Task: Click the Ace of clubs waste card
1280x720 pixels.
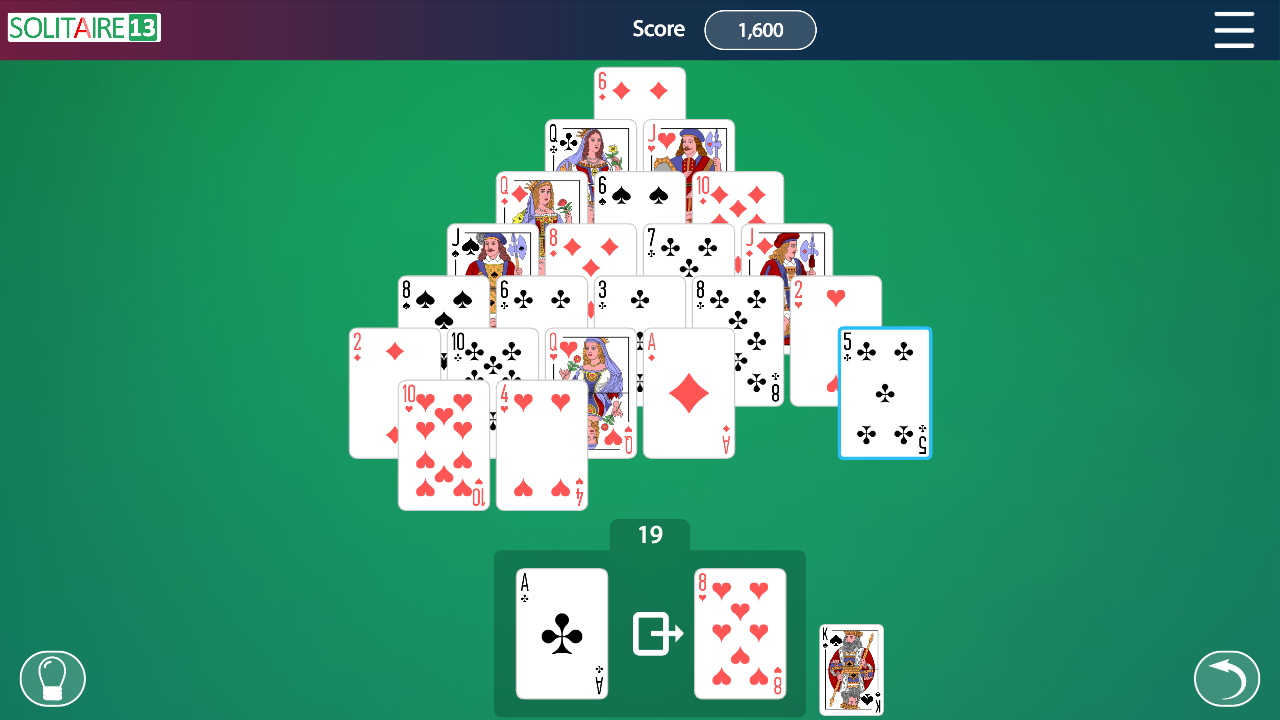Action: [x=561, y=634]
